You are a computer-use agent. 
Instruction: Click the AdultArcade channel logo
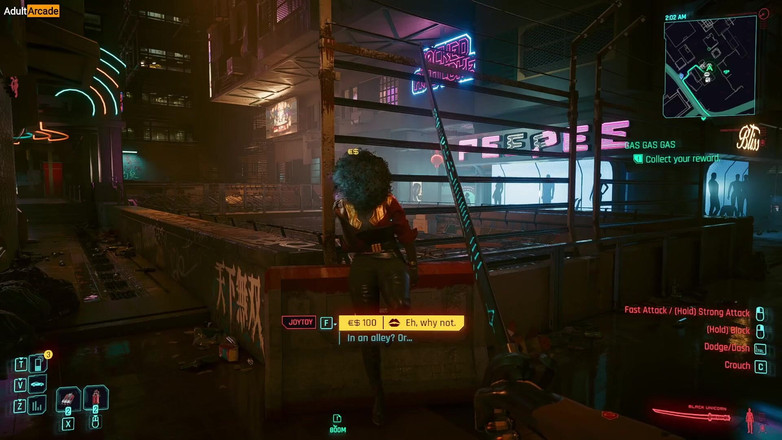tap(30, 11)
